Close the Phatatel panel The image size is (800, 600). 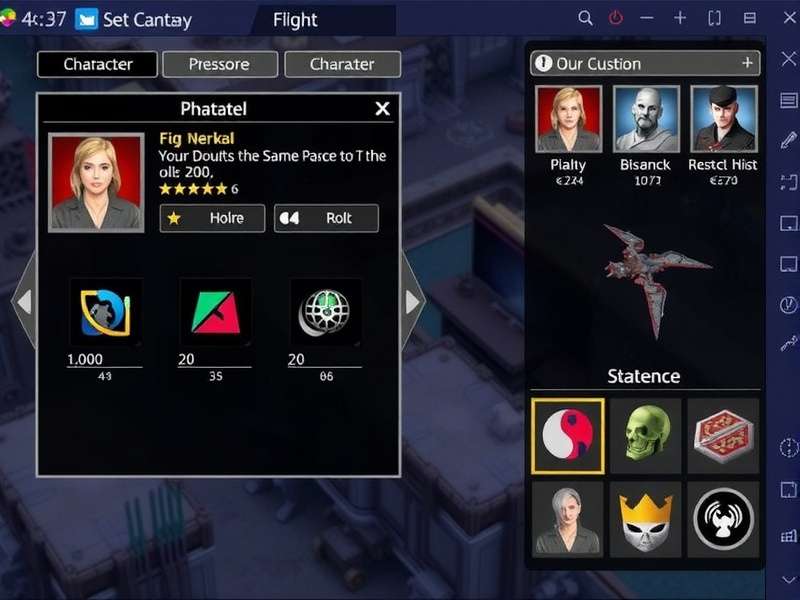382,108
